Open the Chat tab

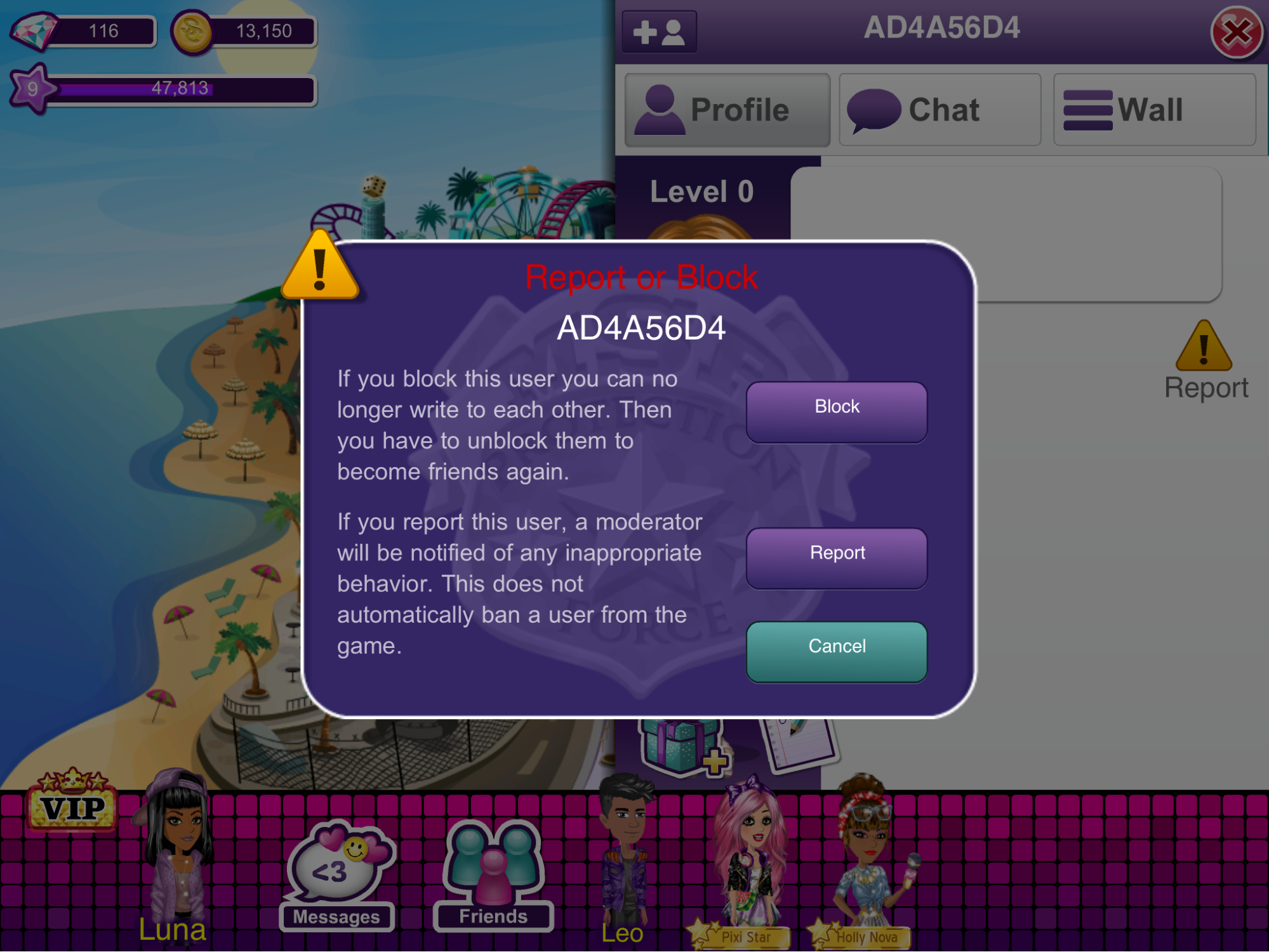click(940, 110)
